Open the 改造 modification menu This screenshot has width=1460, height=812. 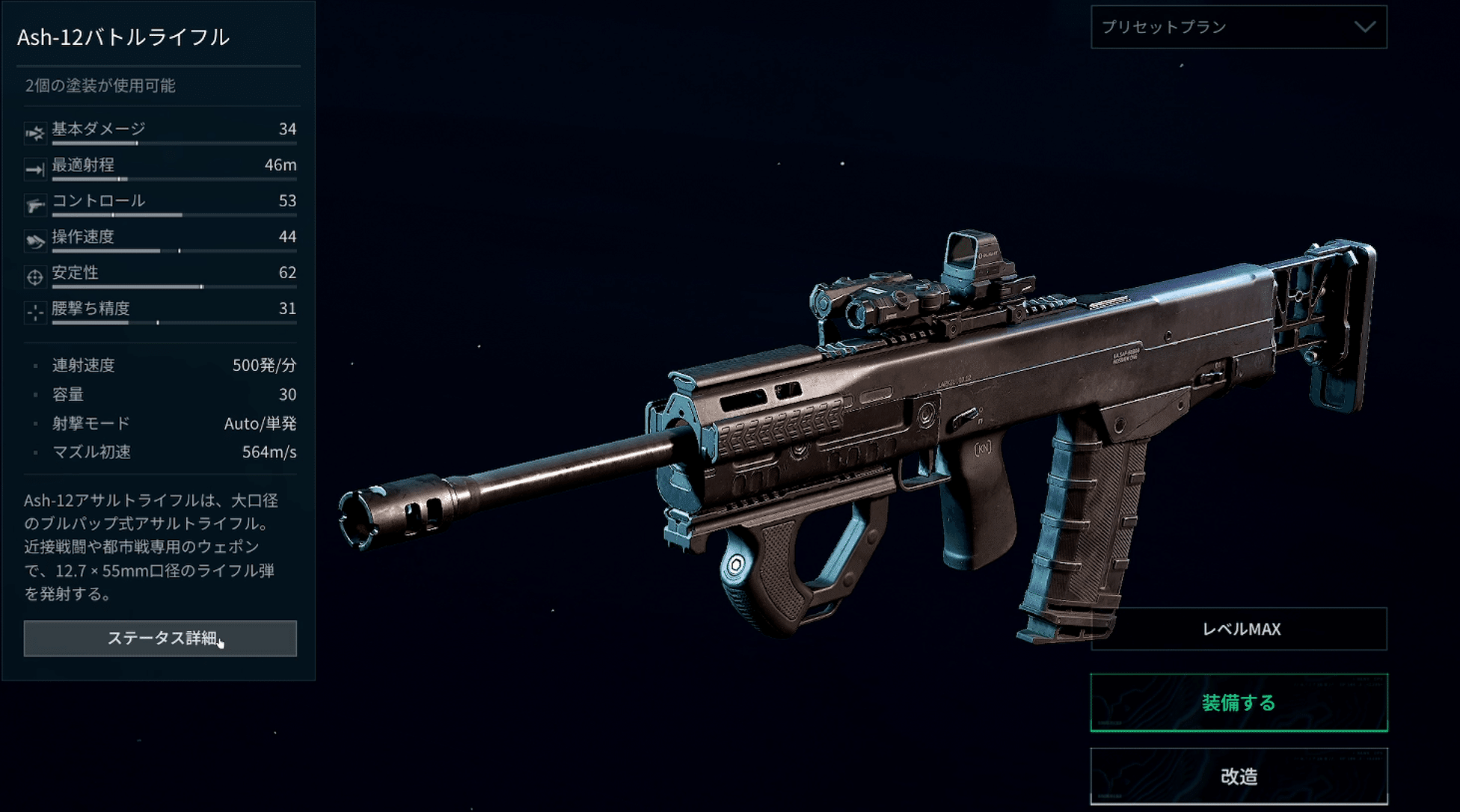pos(1239,776)
